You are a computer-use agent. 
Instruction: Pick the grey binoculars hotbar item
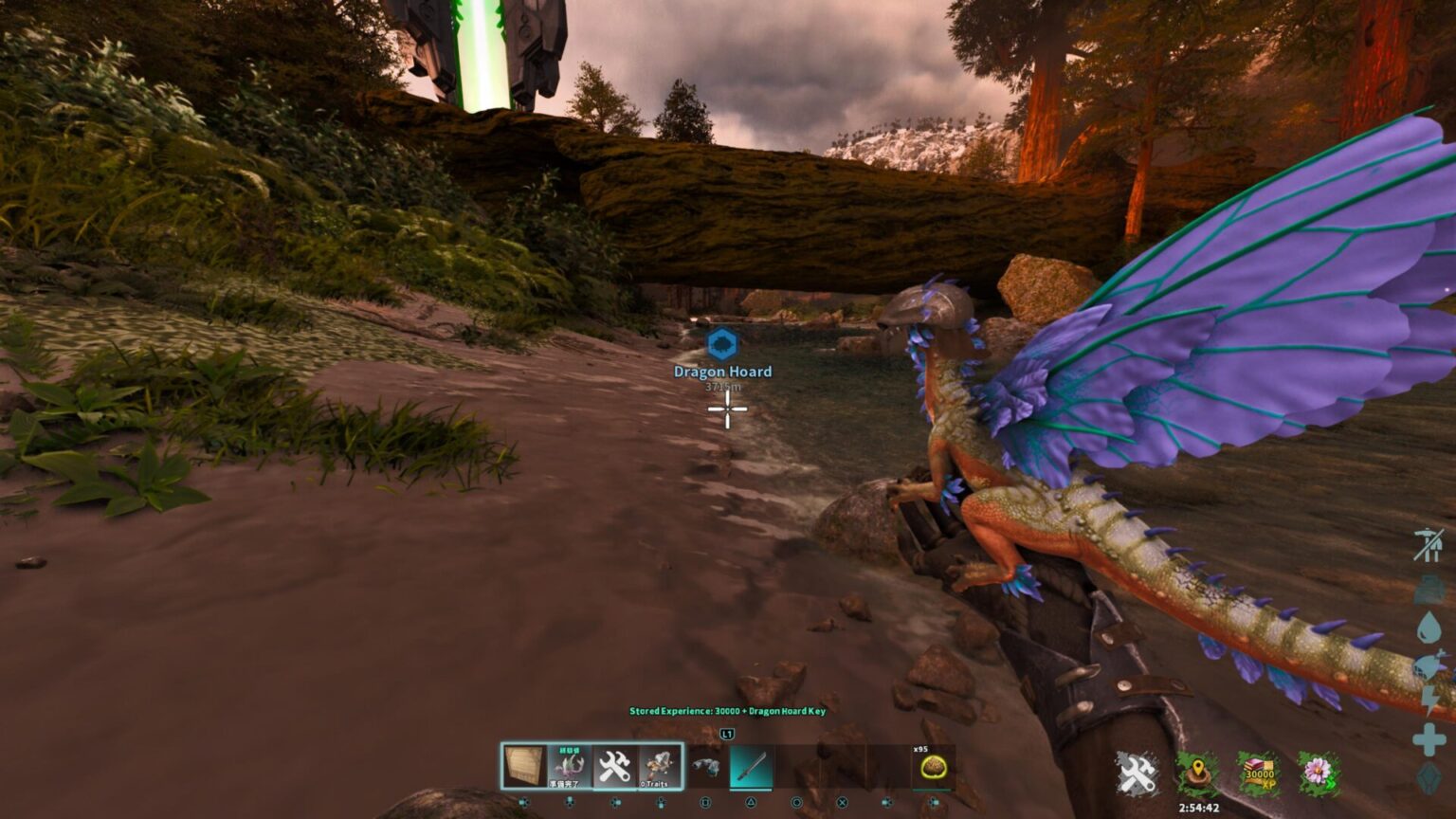(704, 767)
